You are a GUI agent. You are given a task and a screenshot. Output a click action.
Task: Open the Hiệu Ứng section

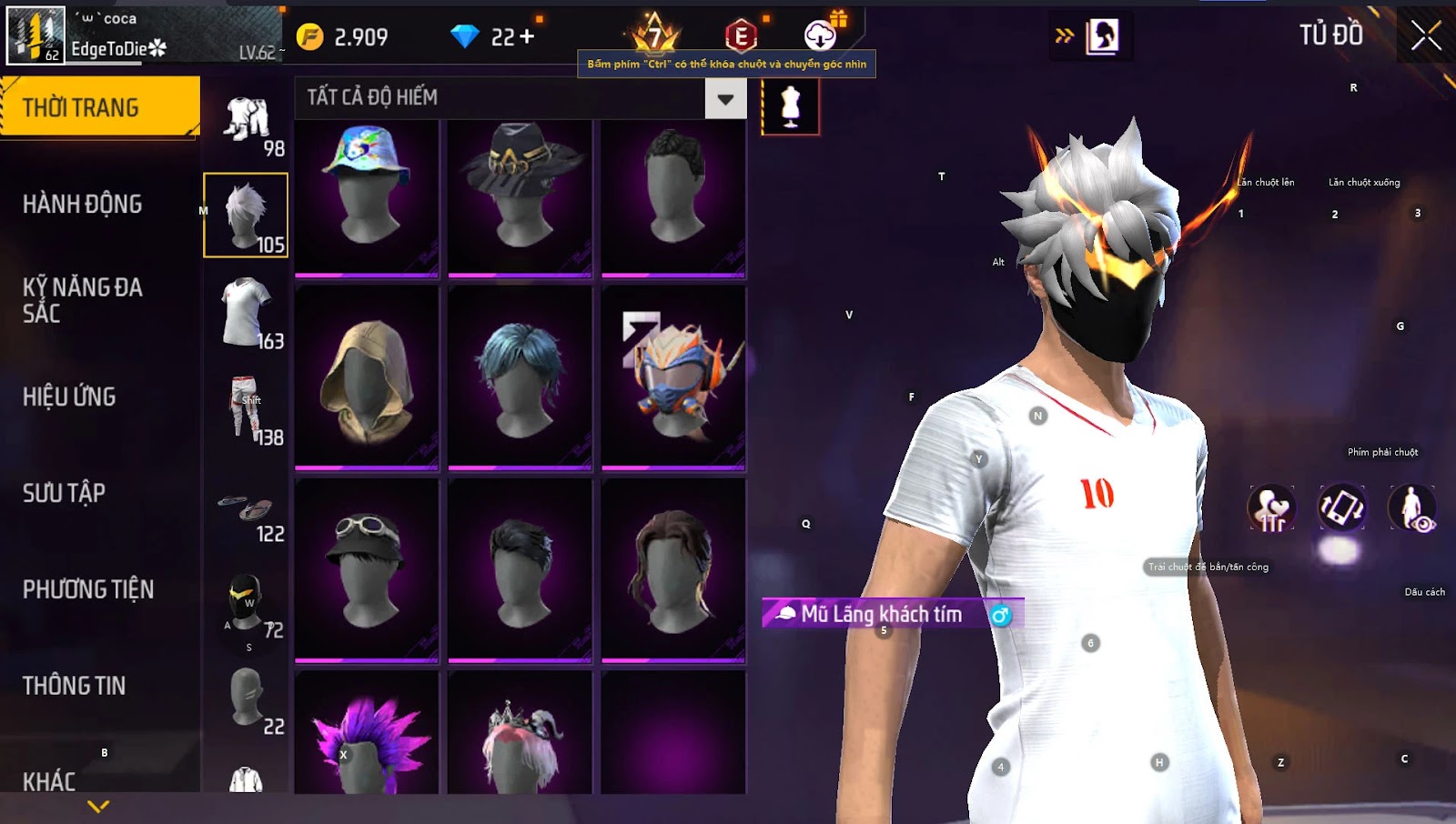click(x=70, y=397)
